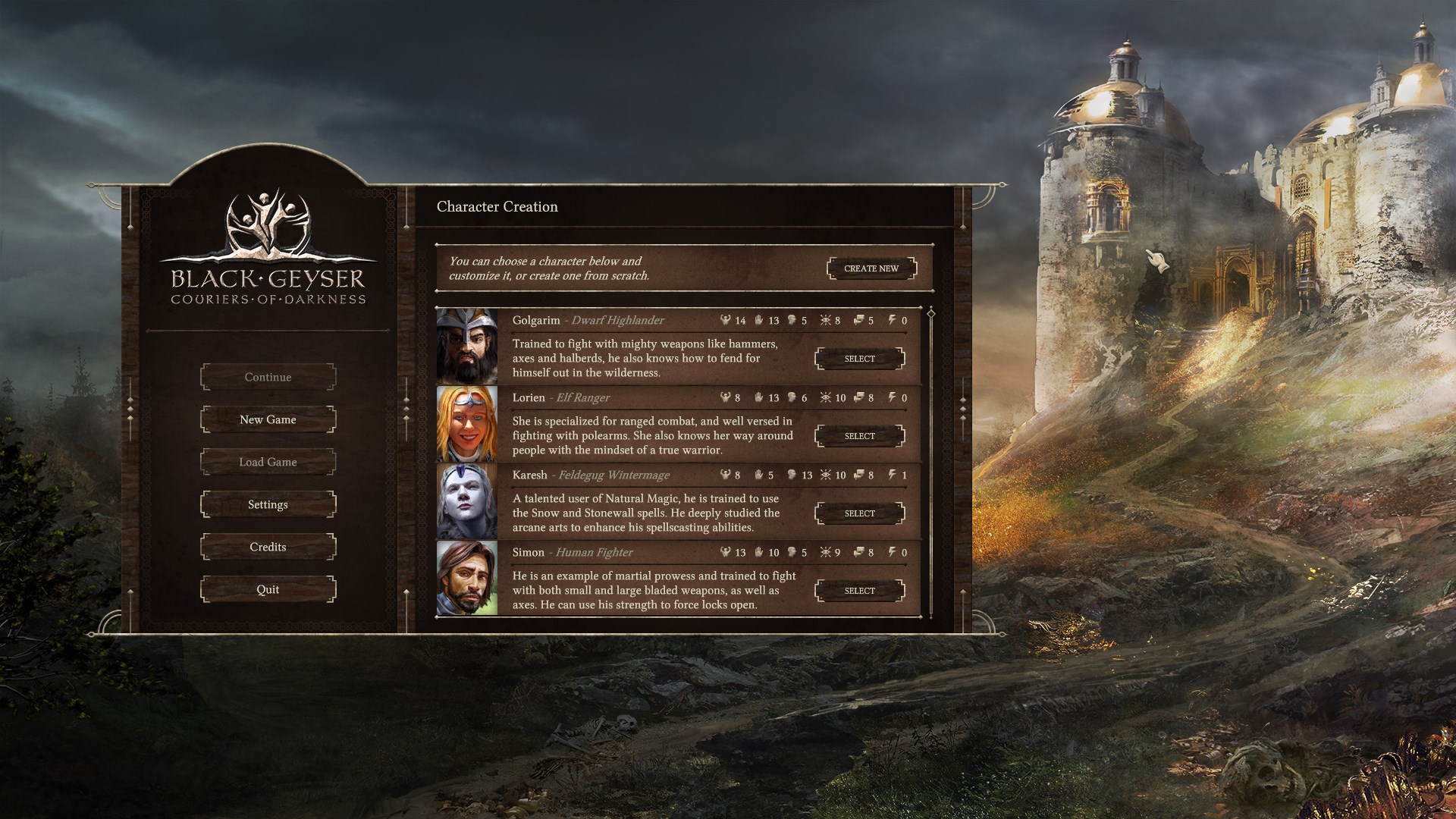Click the Continue menu entry

(x=268, y=377)
